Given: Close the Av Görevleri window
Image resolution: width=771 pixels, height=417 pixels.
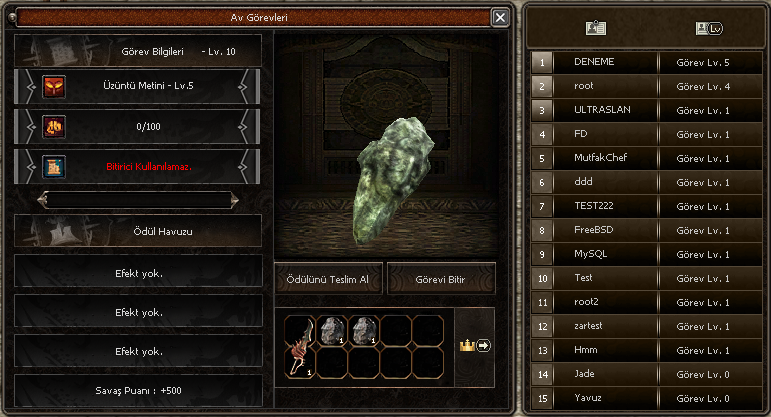Looking at the screenshot, I should [x=500, y=17].
